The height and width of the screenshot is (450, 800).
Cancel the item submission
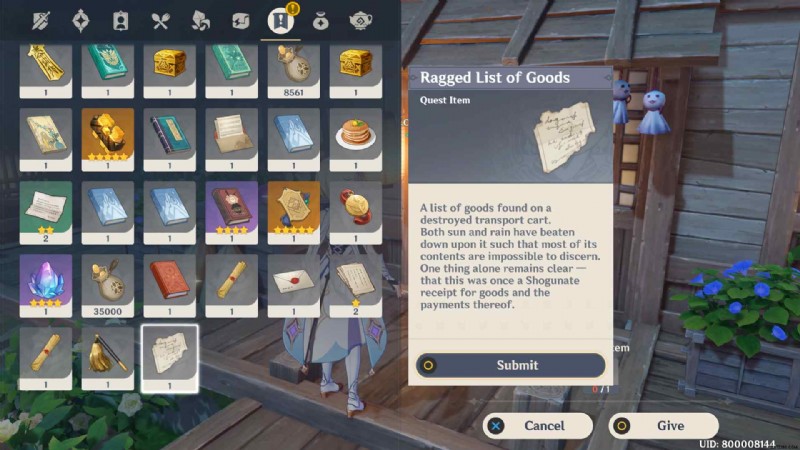531,425
